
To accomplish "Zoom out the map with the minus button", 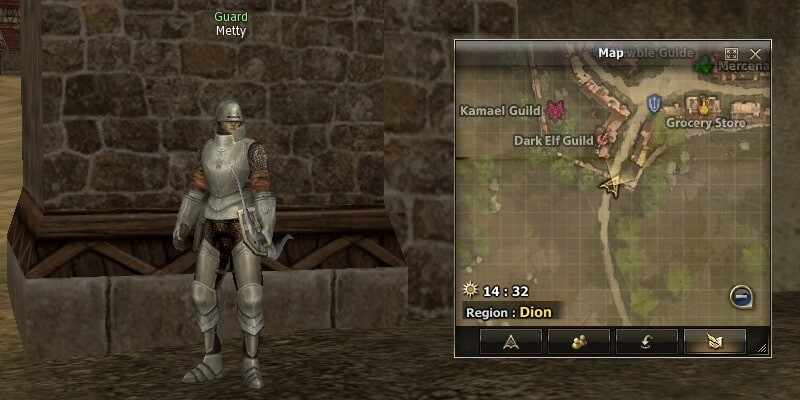I will click(x=741, y=296).
